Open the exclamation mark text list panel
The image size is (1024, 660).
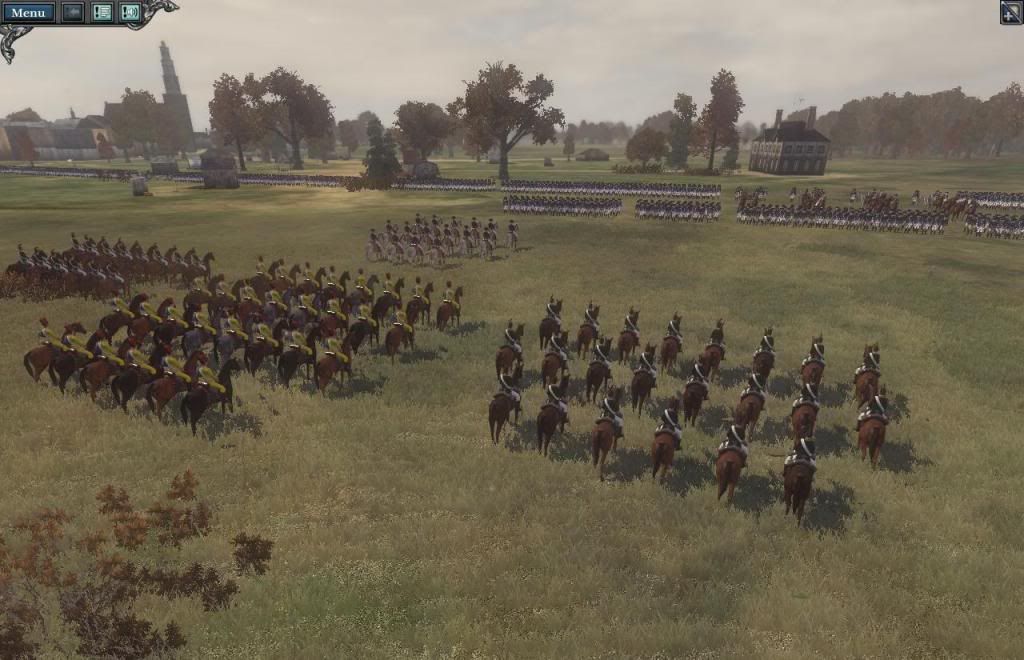(102, 12)
